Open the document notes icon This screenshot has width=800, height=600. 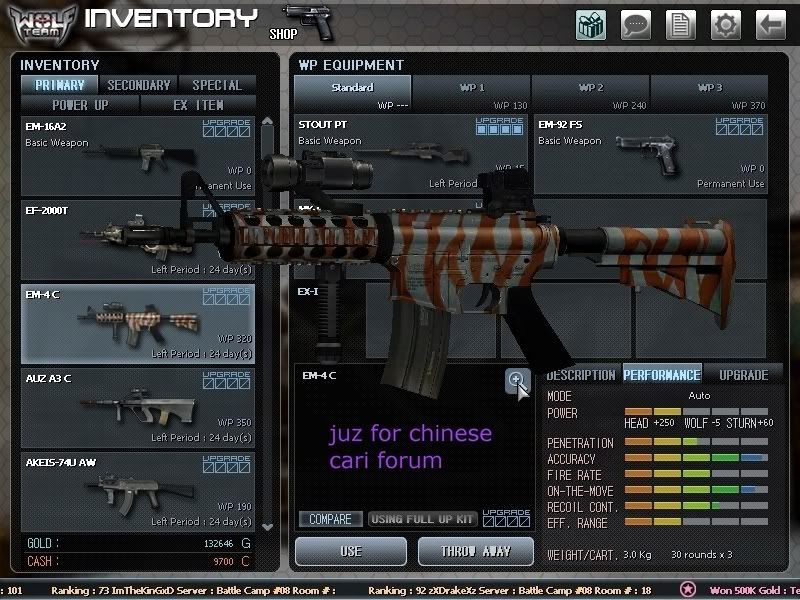[x=681, y=24]
